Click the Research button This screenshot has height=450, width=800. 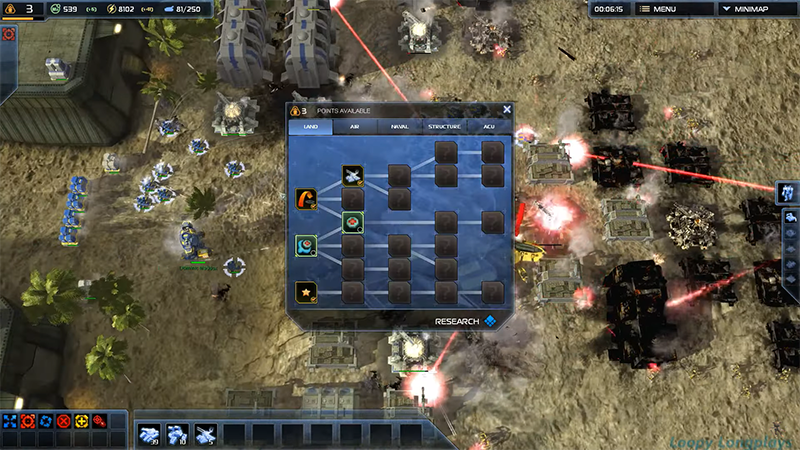click(x=465, y=321)
